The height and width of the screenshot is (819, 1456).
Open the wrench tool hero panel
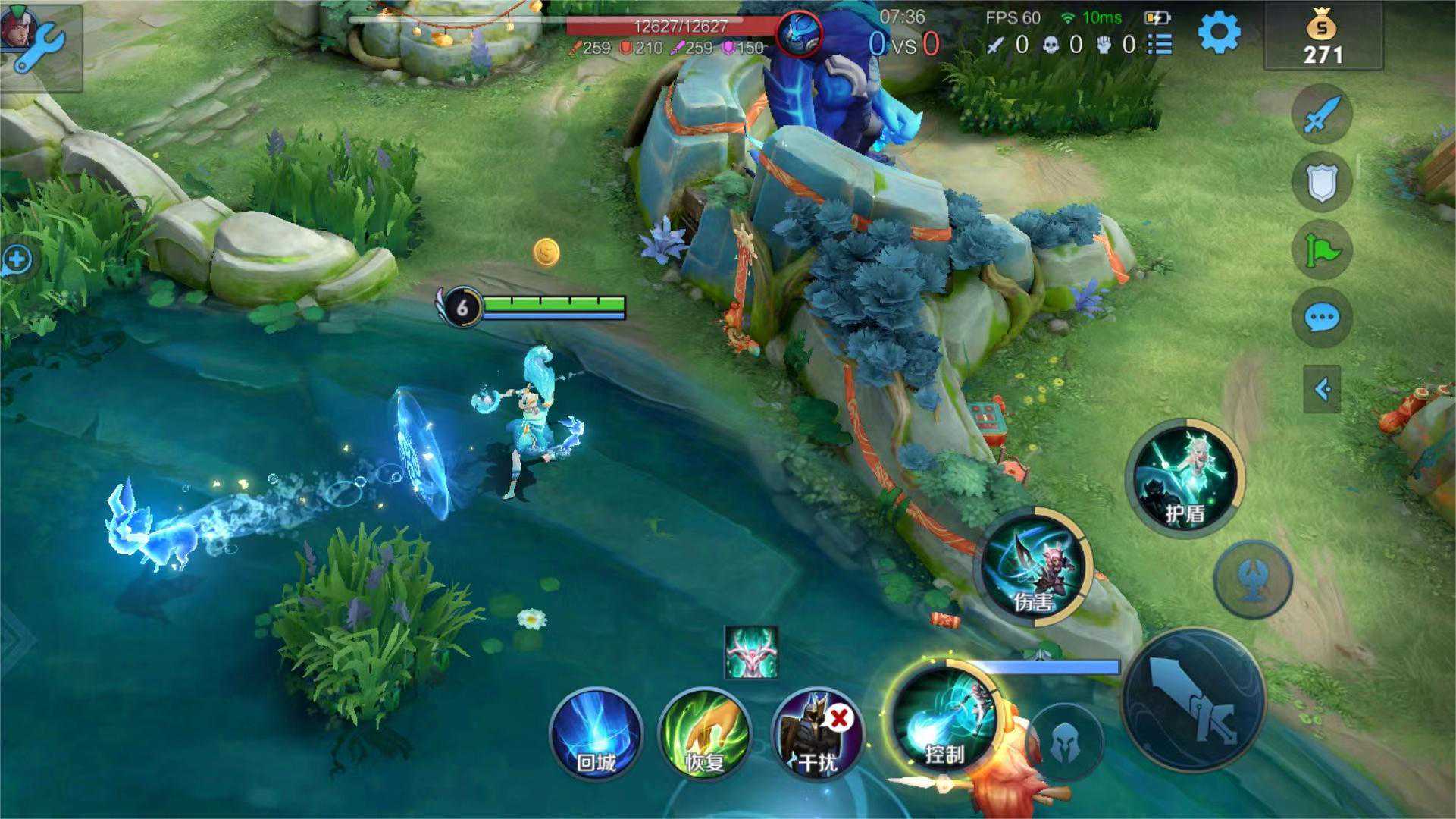tap(38, 44)
